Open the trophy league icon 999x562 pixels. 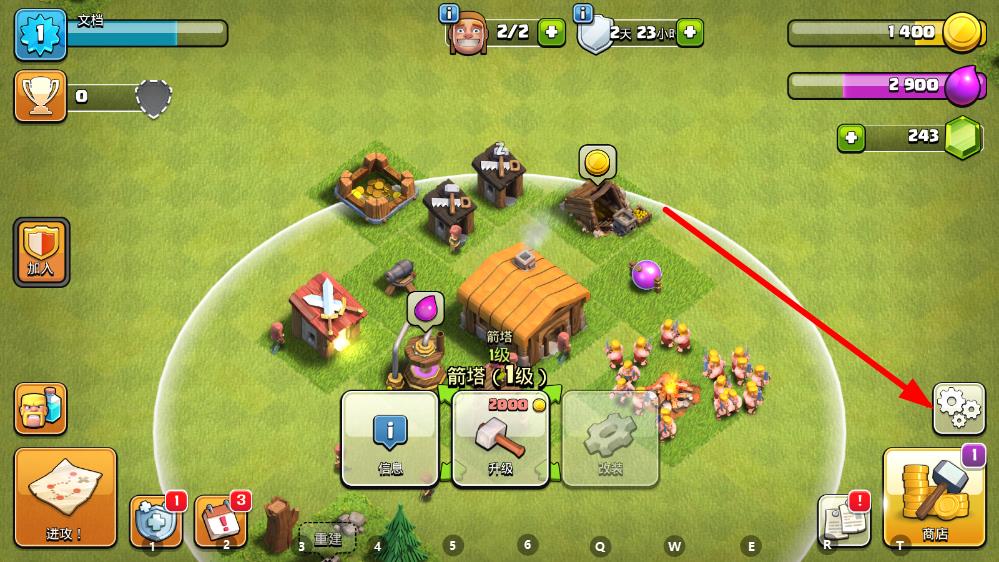coord(40,96)
